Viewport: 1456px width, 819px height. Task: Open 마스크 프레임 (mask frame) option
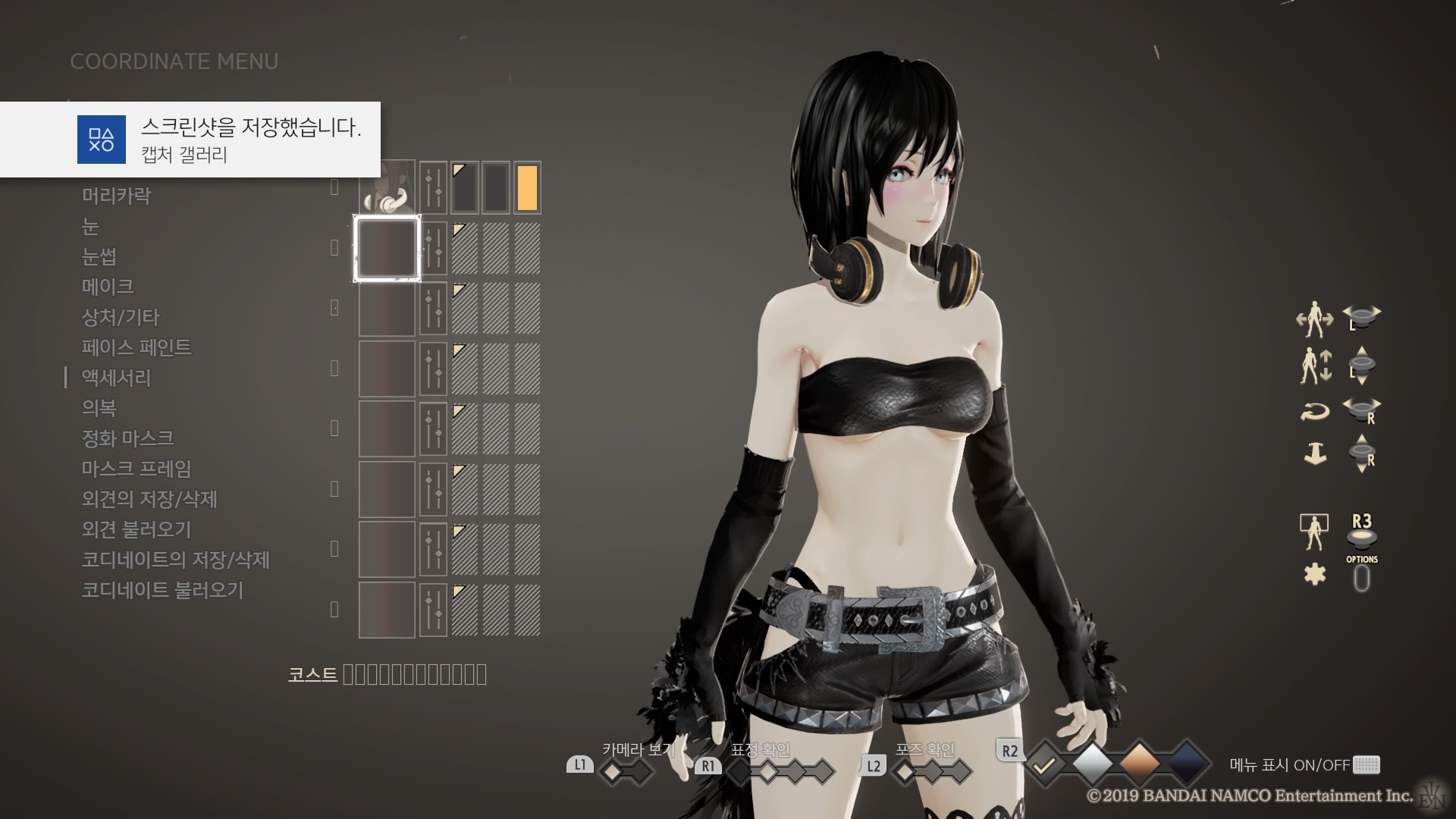pyautogui.click(x=136, y=469)
